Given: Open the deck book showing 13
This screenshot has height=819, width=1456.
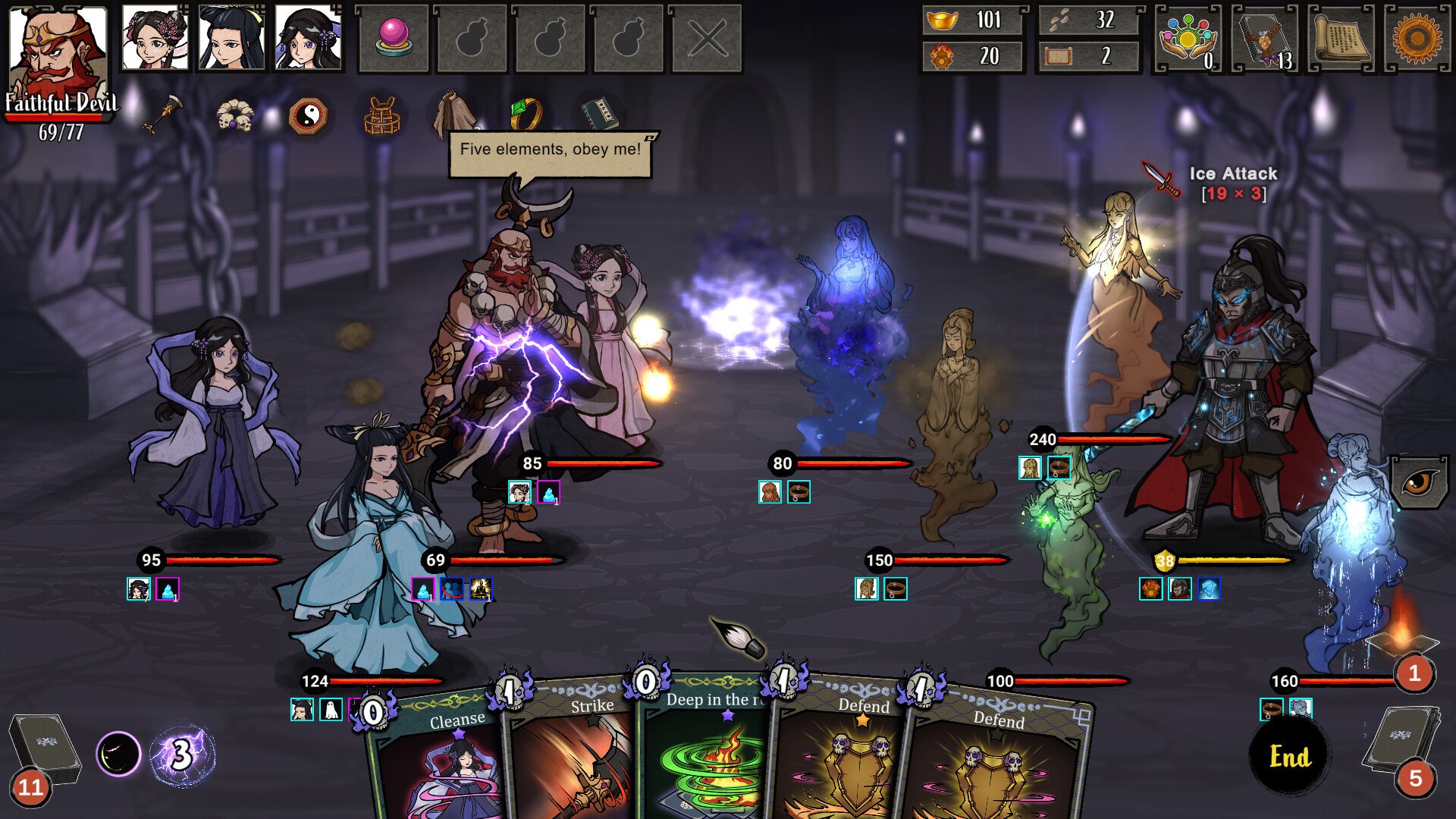Looking at the screenshot, I should click(x=1265, y=38).
